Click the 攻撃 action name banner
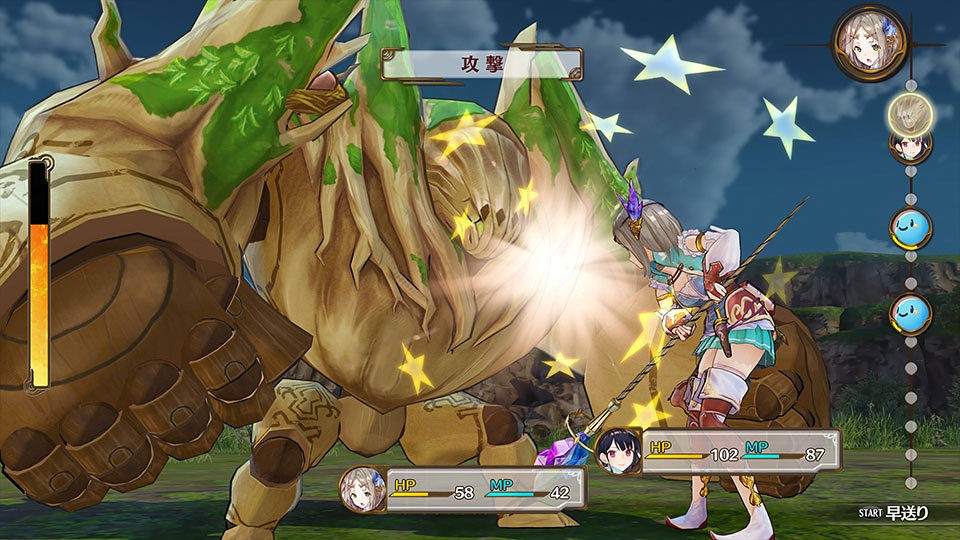 click(x=482, y=63)
